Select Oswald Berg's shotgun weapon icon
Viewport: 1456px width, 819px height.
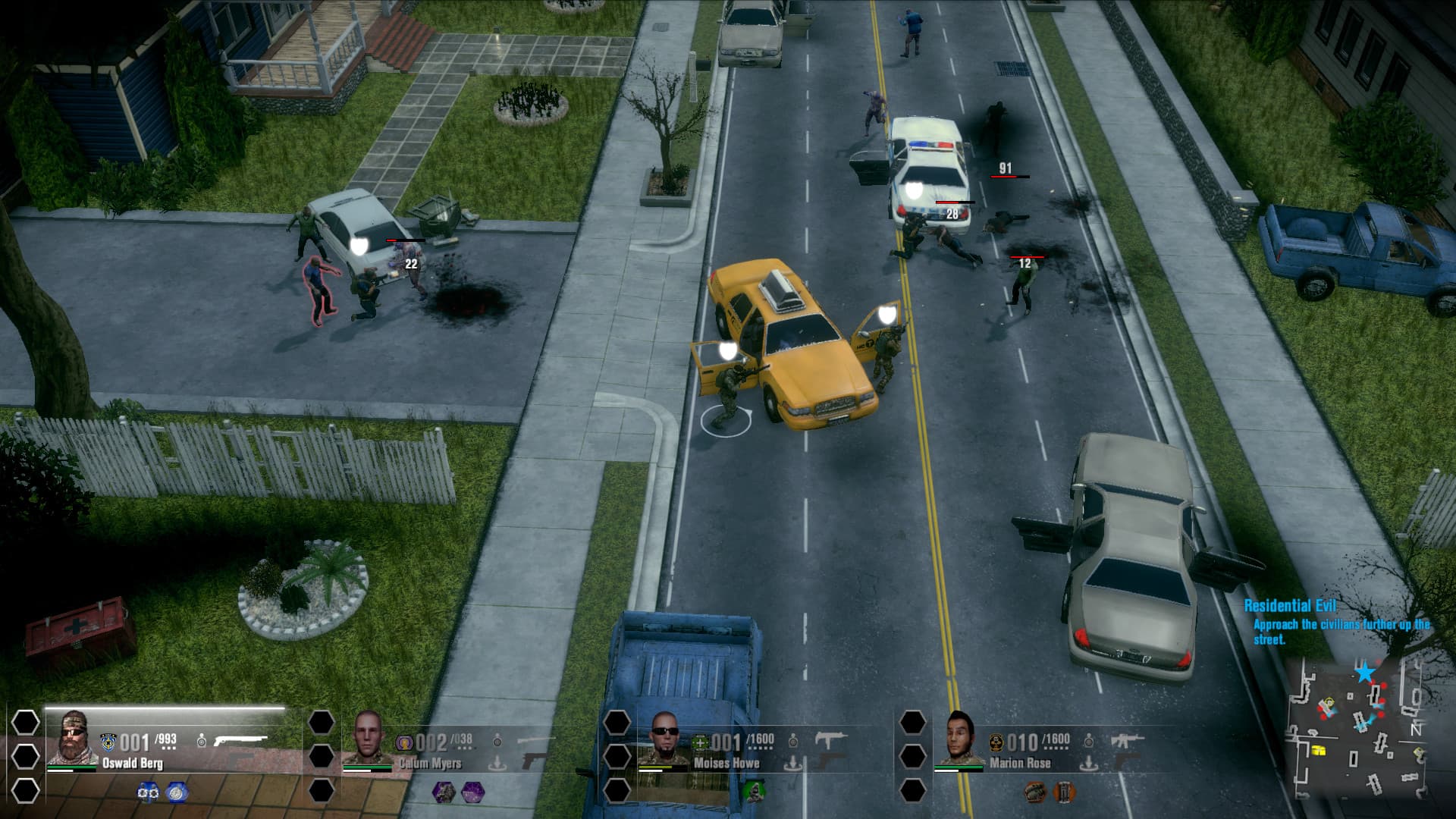tap(239, 740)
